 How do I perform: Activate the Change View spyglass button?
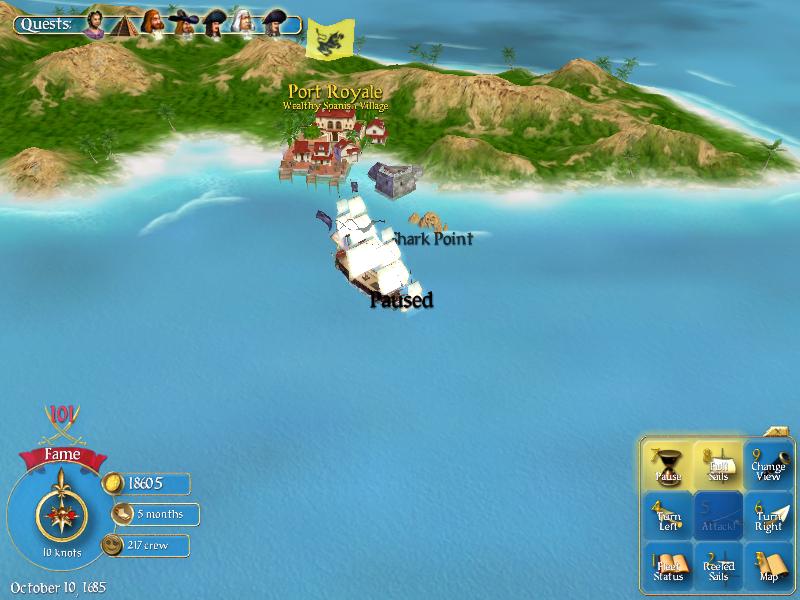(x=768, y=466)
